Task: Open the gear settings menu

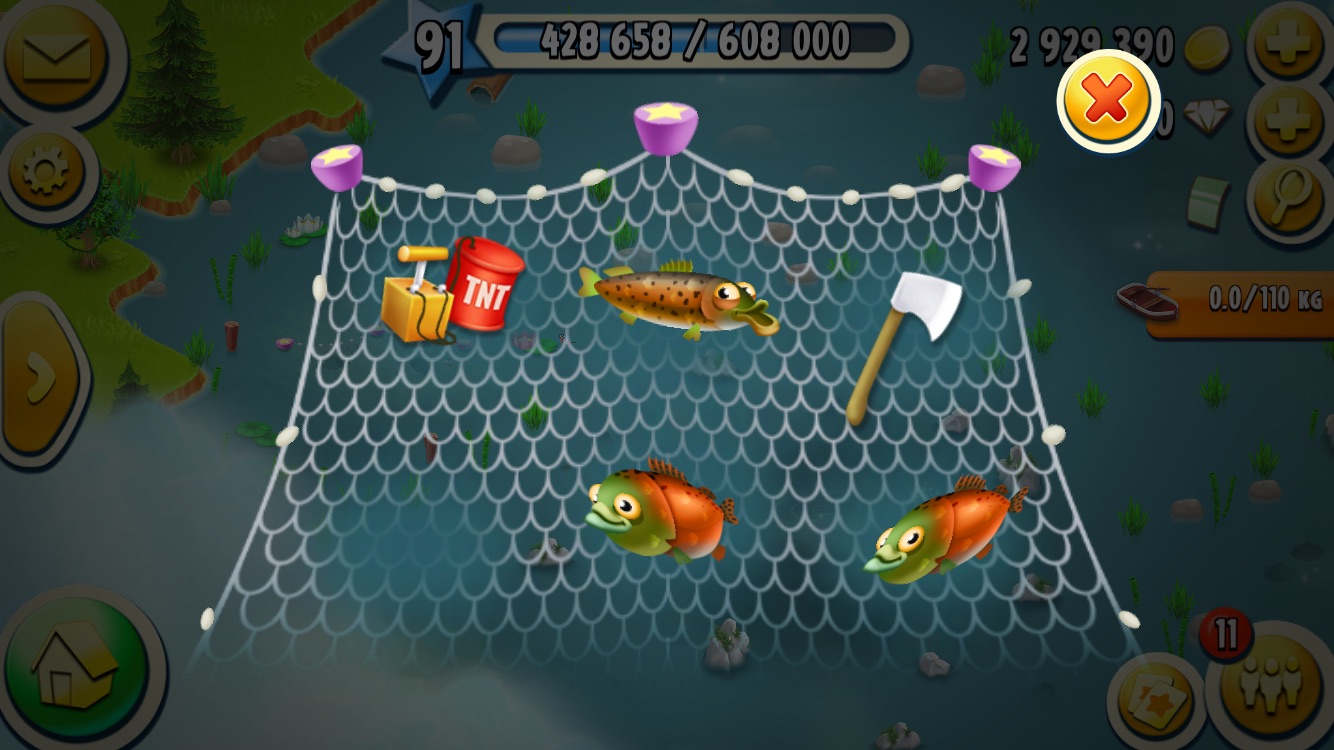Action: (46, 172)
